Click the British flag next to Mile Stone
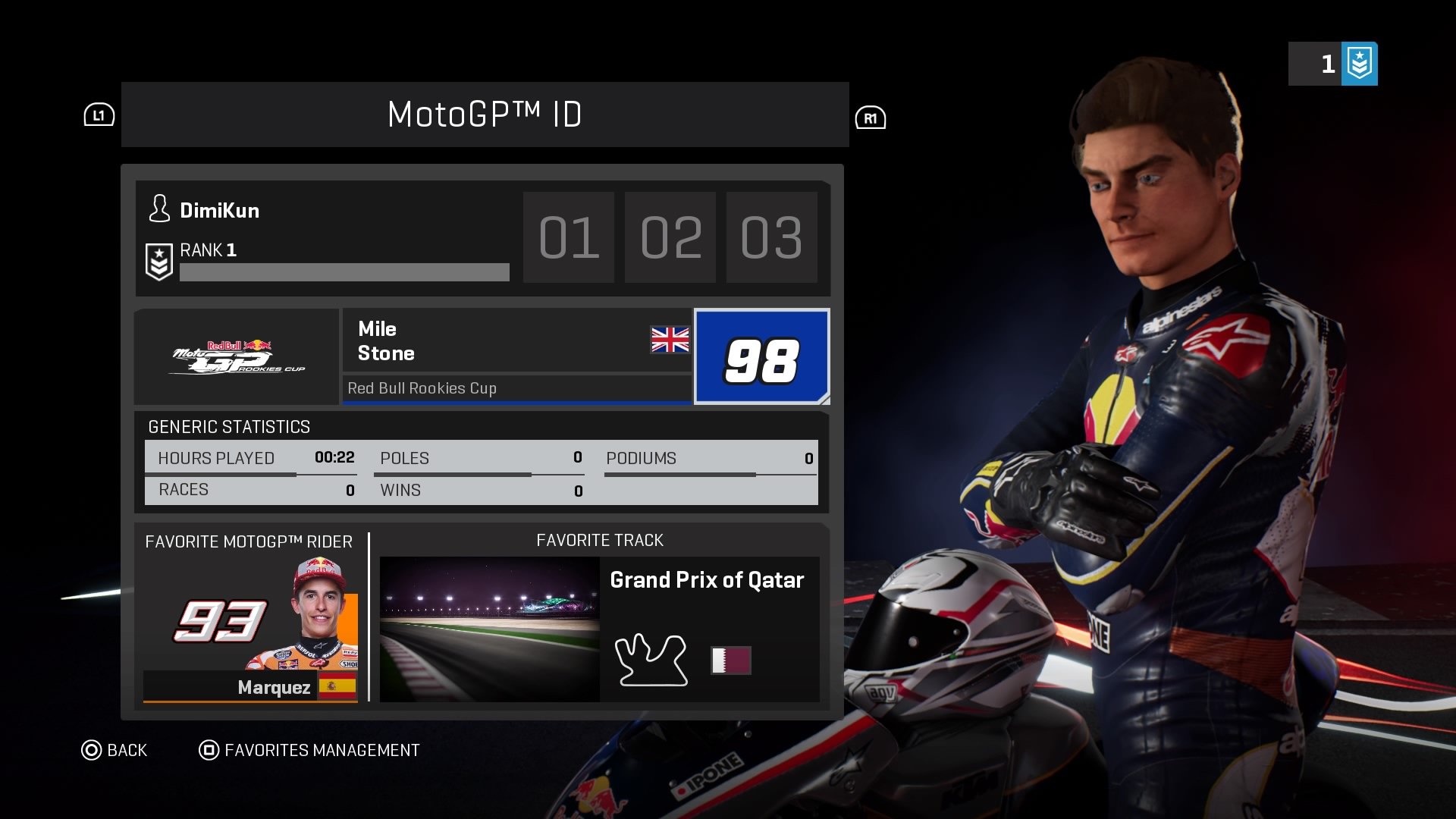Screen dimensions: 1456x819 (670, 340)
